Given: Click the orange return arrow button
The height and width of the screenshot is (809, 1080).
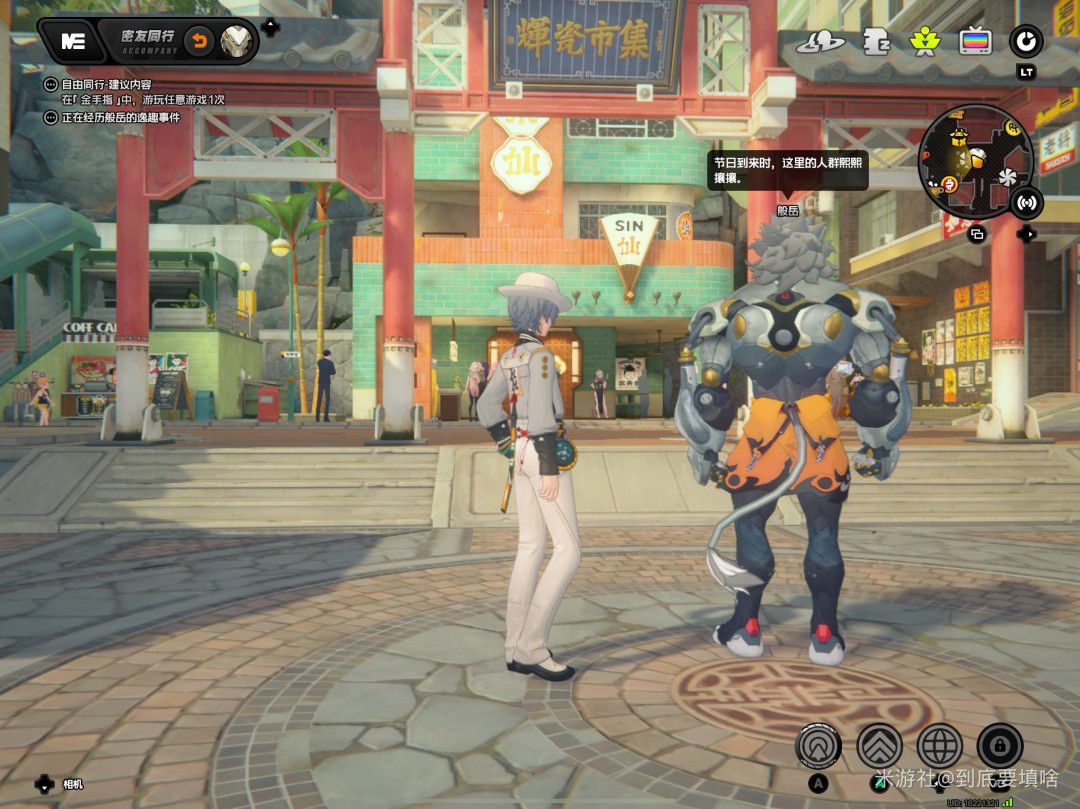Looking at the screenshot, I should pyautogui.click(x=200, y=41).
